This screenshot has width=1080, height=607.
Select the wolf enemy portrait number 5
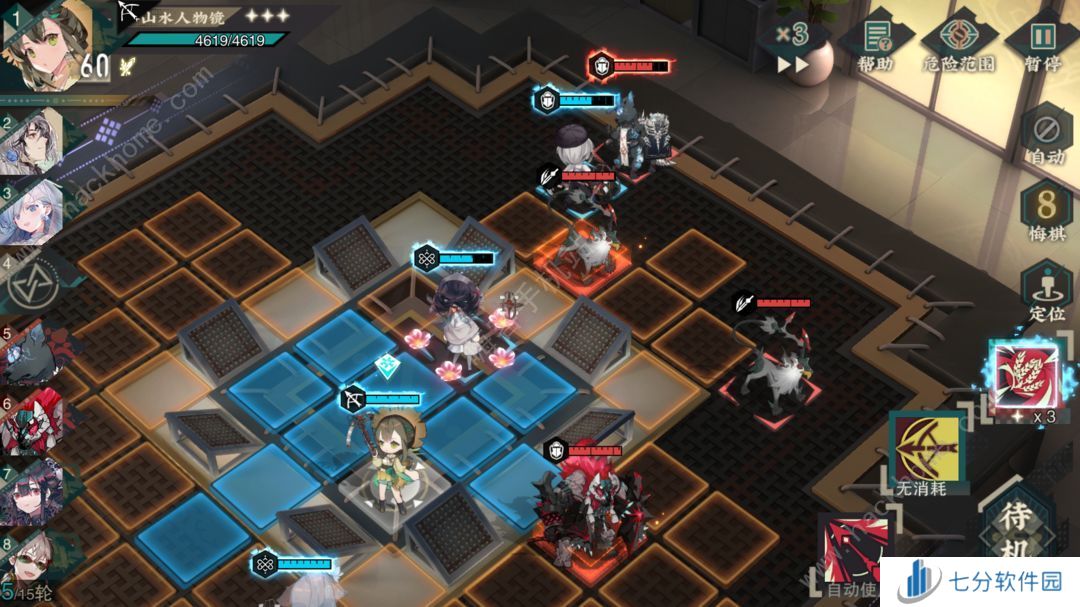(x=33, y=354)
